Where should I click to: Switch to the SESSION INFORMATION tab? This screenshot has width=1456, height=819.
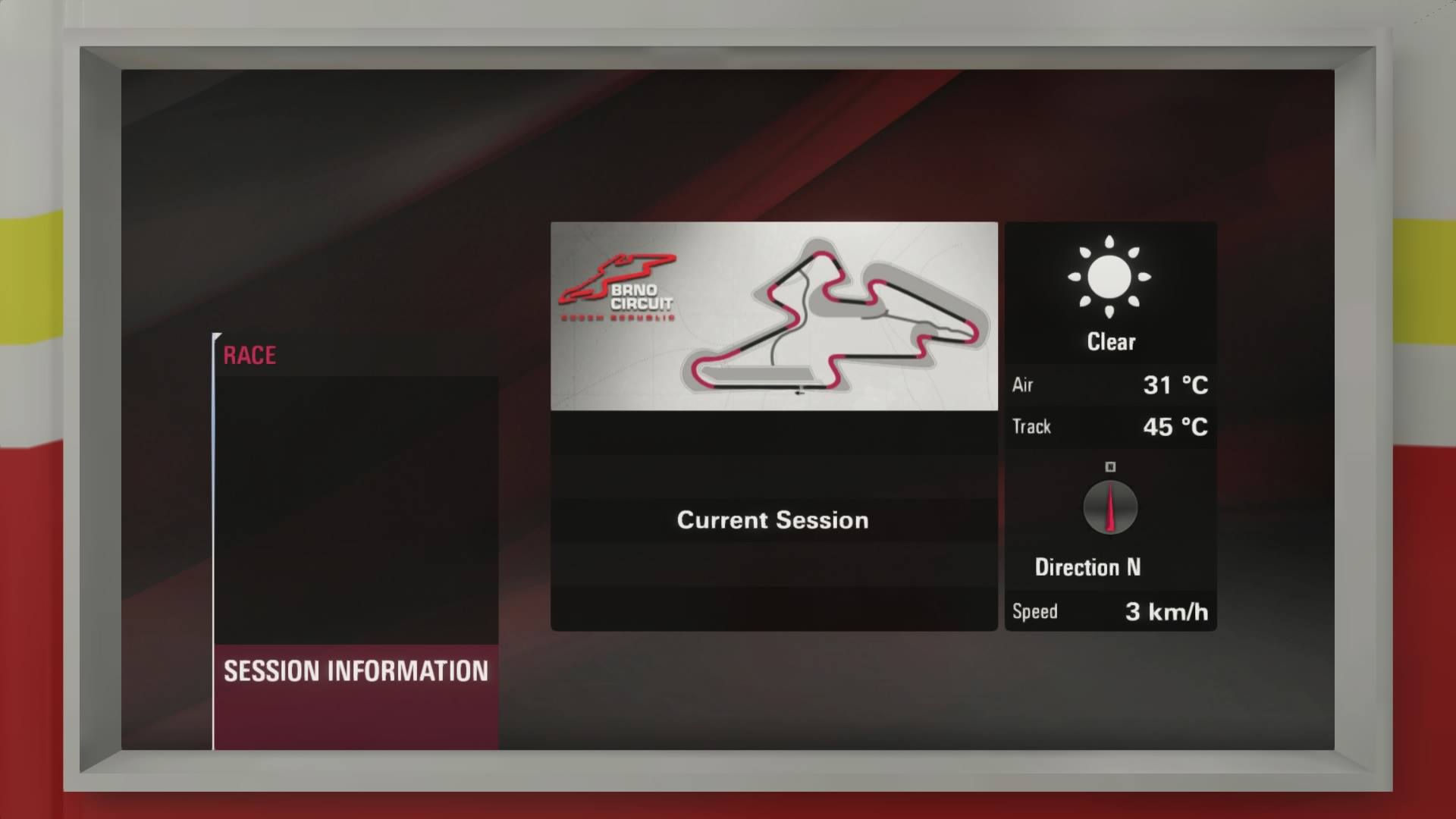(x=353, y=672)
